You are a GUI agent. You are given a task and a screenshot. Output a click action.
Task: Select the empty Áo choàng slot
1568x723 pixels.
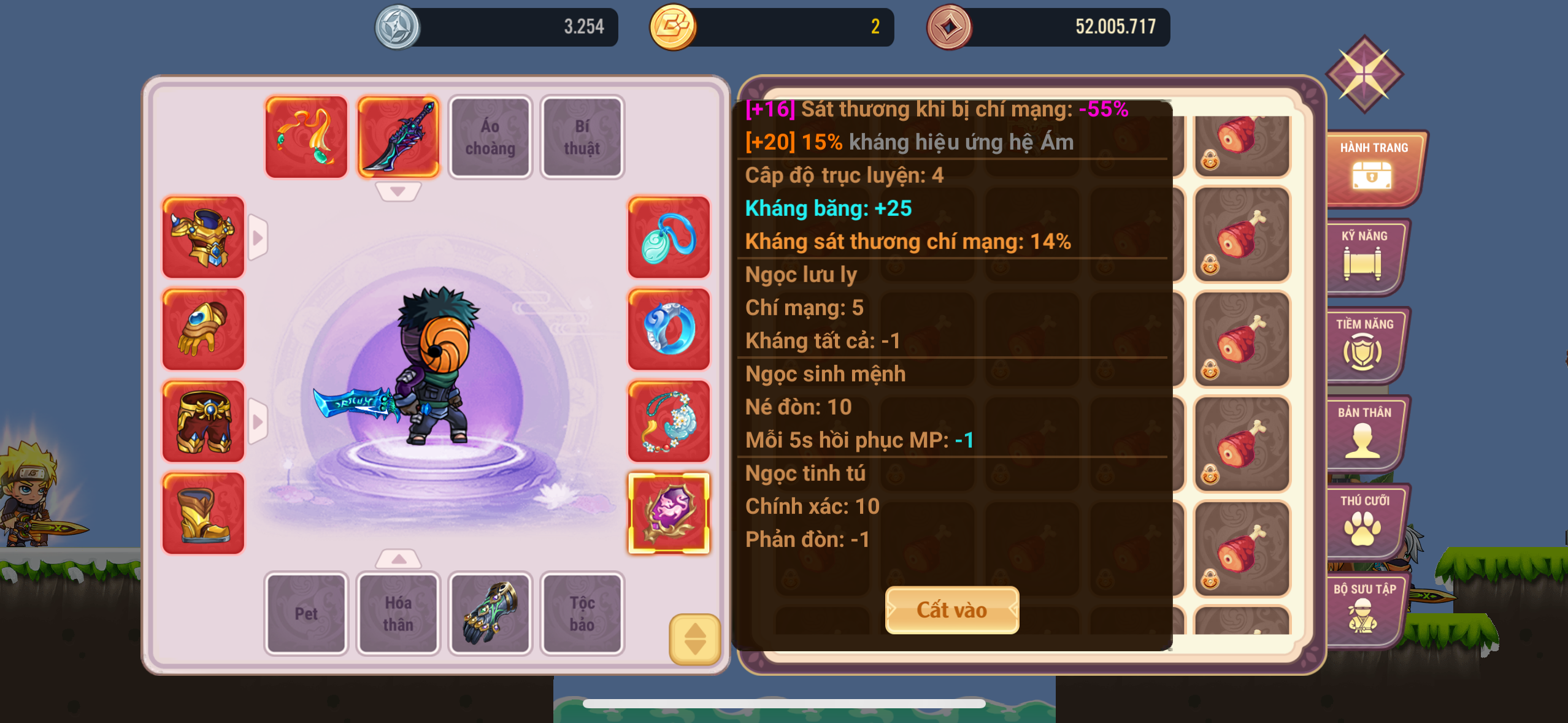coord(490,137)
